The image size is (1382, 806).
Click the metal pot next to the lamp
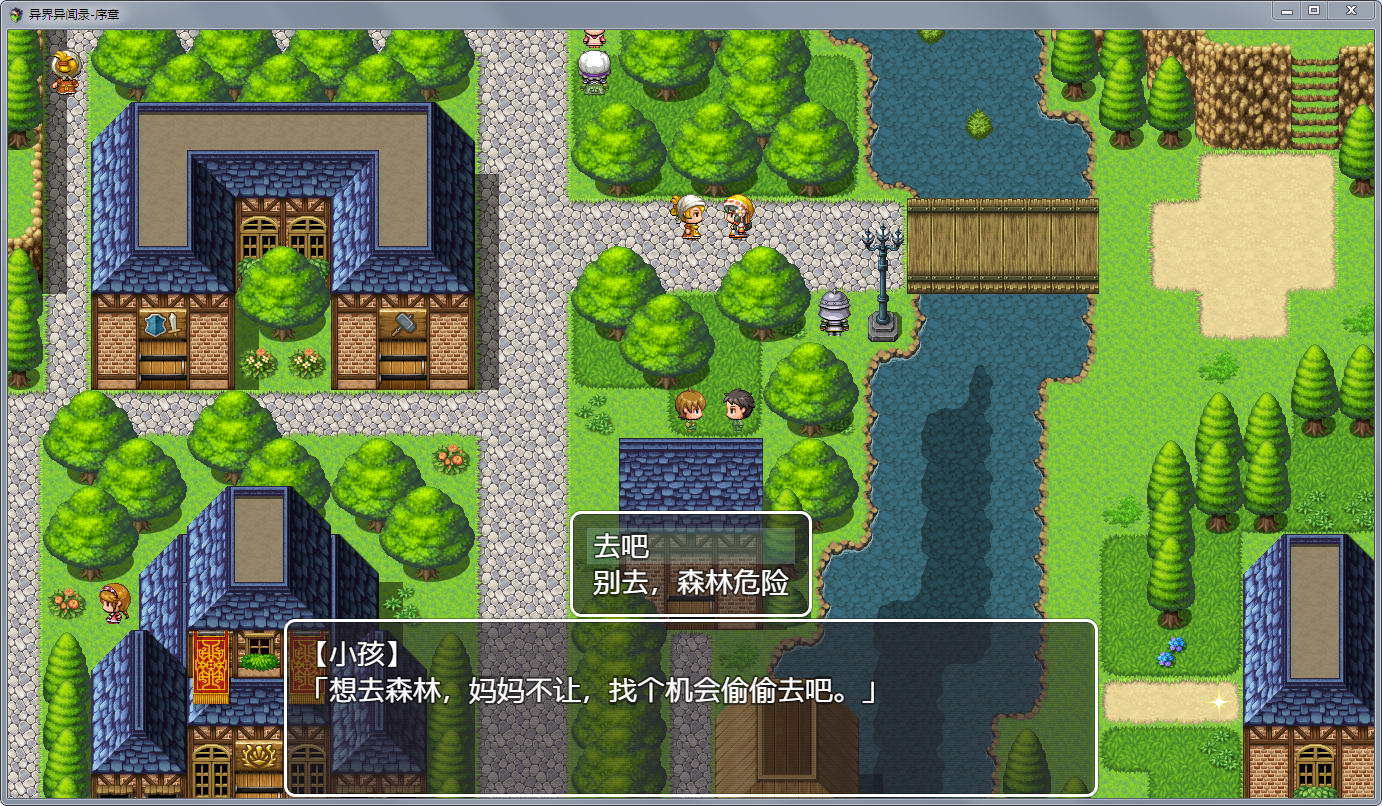tap(832, 315)
